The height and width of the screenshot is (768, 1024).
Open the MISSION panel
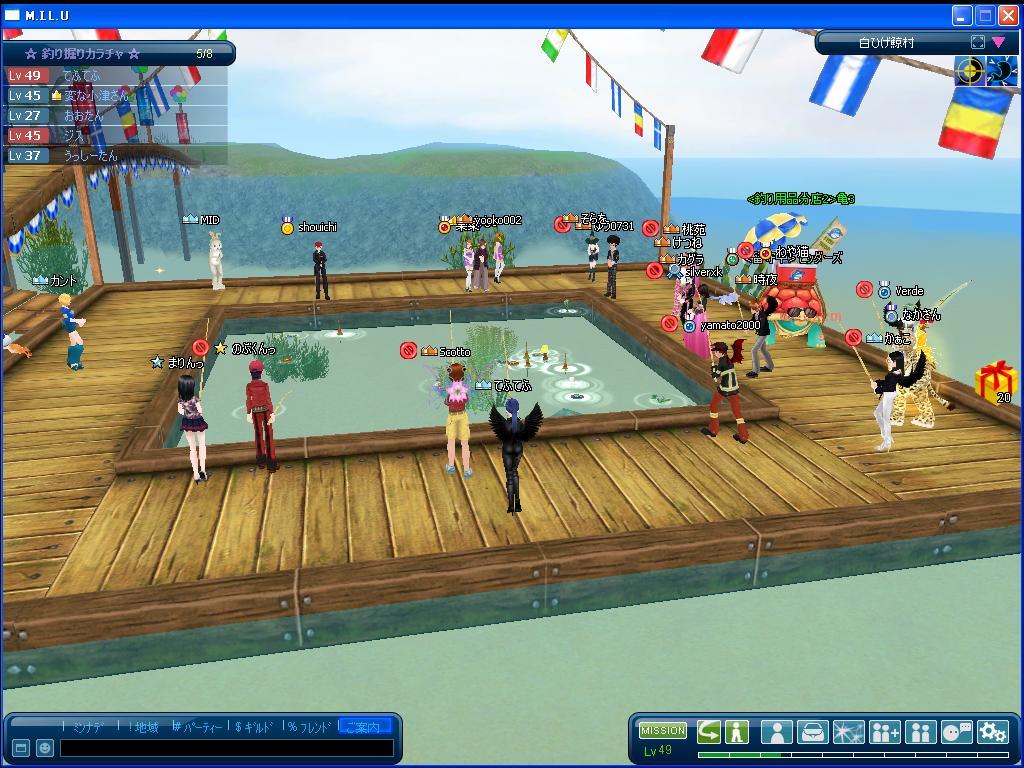tap(663, 730)
